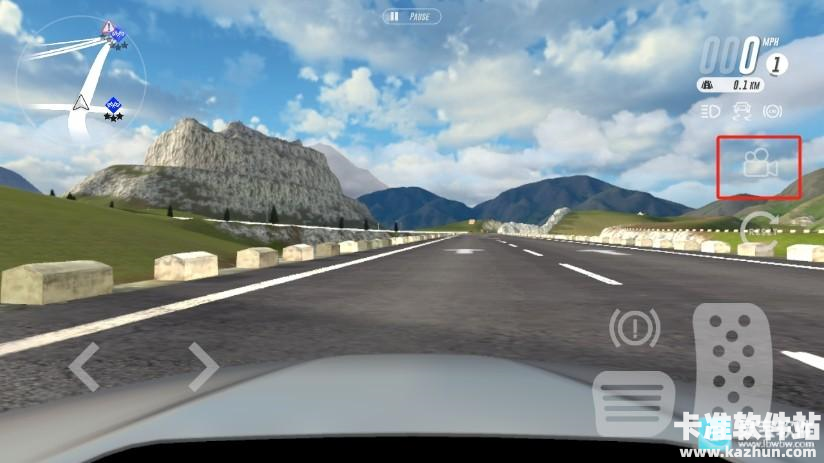This screenshot has width=824, height=463.
Task: Switch view with the camera icon
Action: click(x=760, y=165)
